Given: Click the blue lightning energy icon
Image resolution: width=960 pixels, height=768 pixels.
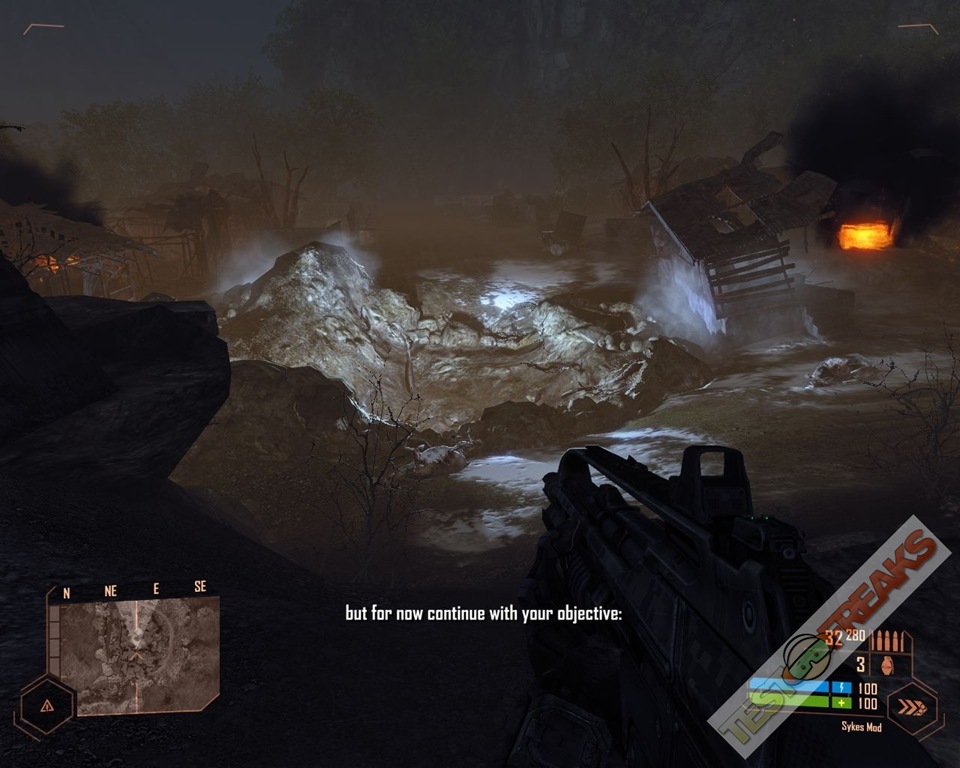Looking at the screenshot, I should tap(839, 688).
